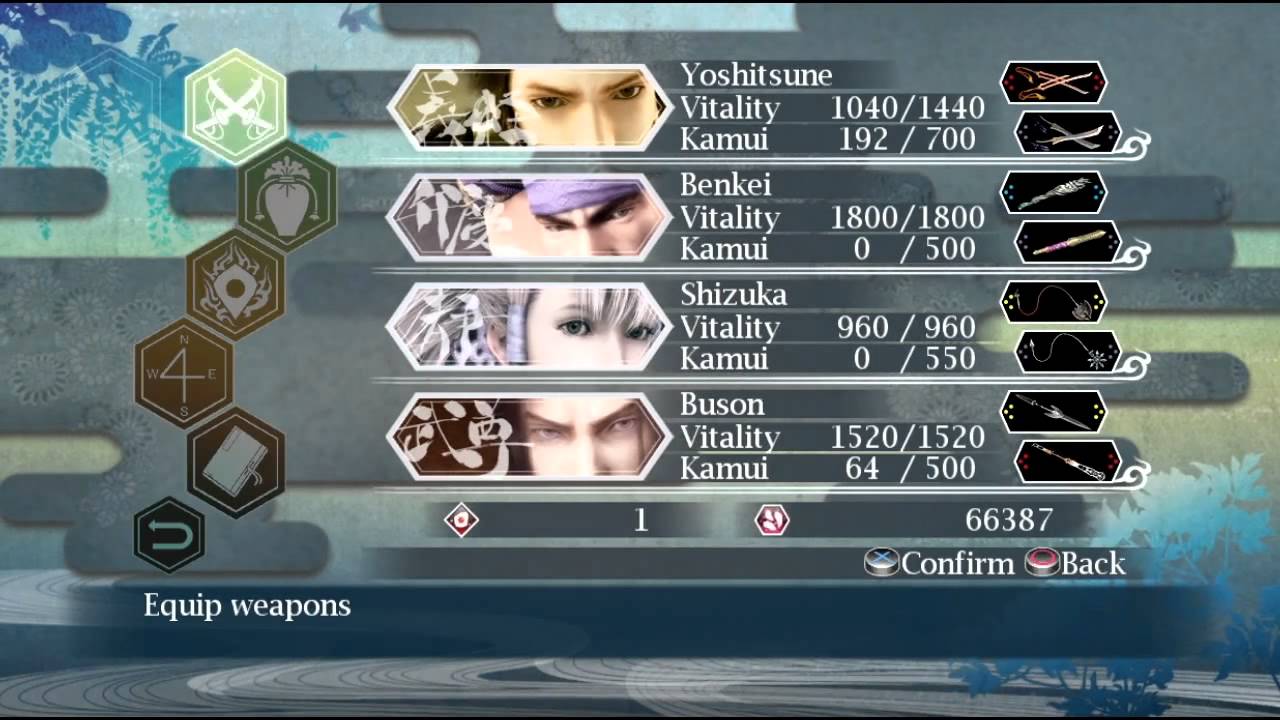Select Yoshitsune's crossed swords weapon slot
Viewport: 1280px width, 720px height.
[1053, 82]
